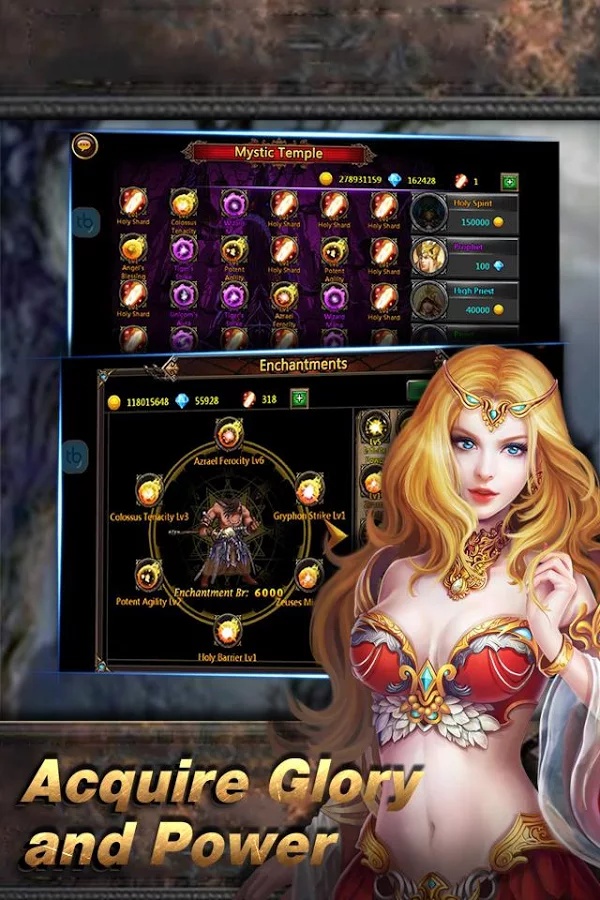The height and width of the screenshot is (900, 600).
Task: Click the green plus in Enchantments
Action: coord(298,399)
